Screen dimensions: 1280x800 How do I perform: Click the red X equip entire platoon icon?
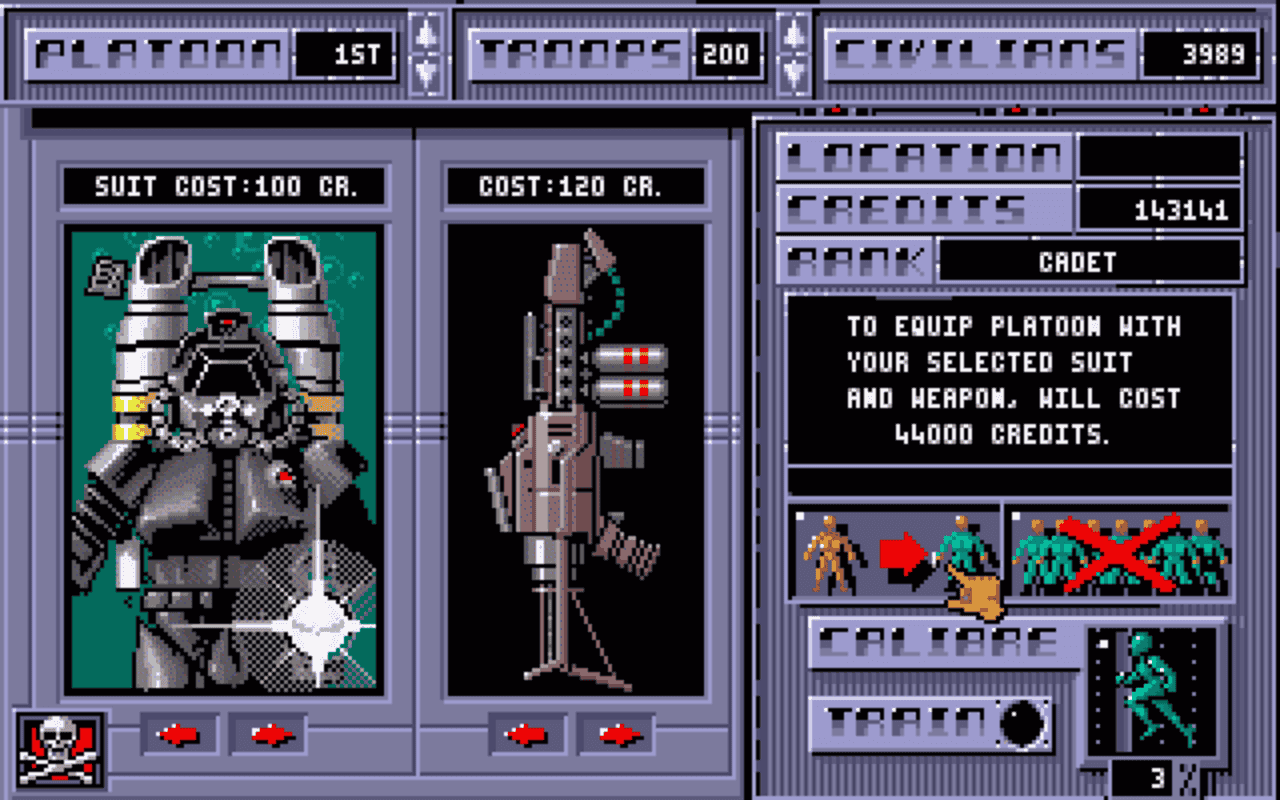[x=1120, y=550]
